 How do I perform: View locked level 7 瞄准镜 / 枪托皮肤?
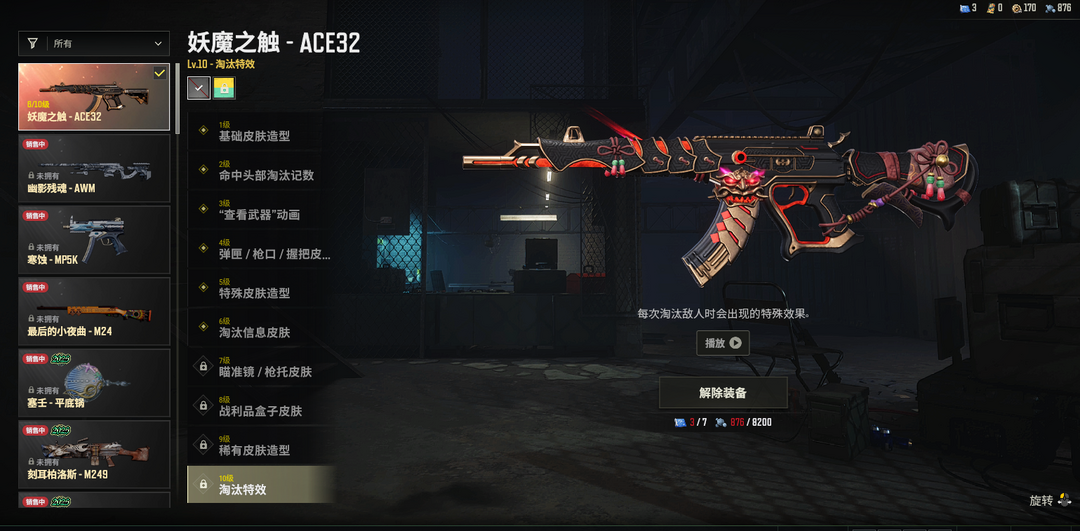[x=260, y=371]
